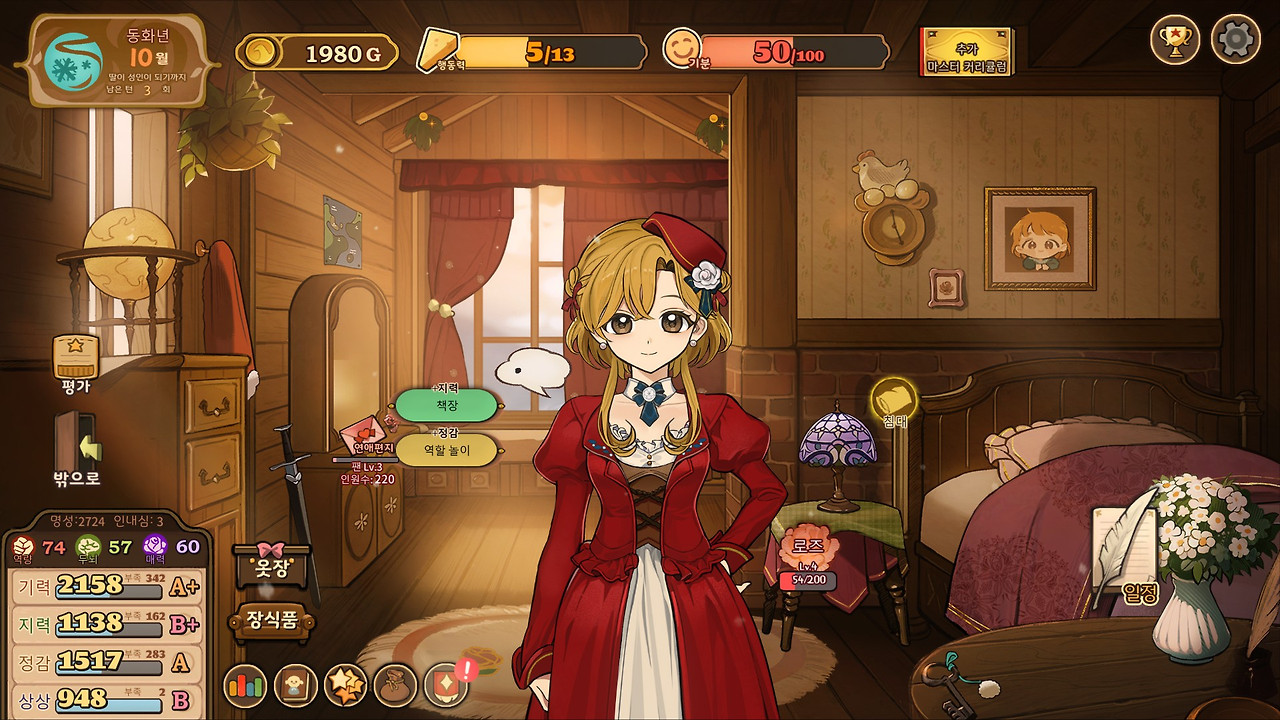This screenshot has width=1280, height=720.
Task: Open the trophy achievements button
Action: pyautogui.click(x=1175, y=40)
